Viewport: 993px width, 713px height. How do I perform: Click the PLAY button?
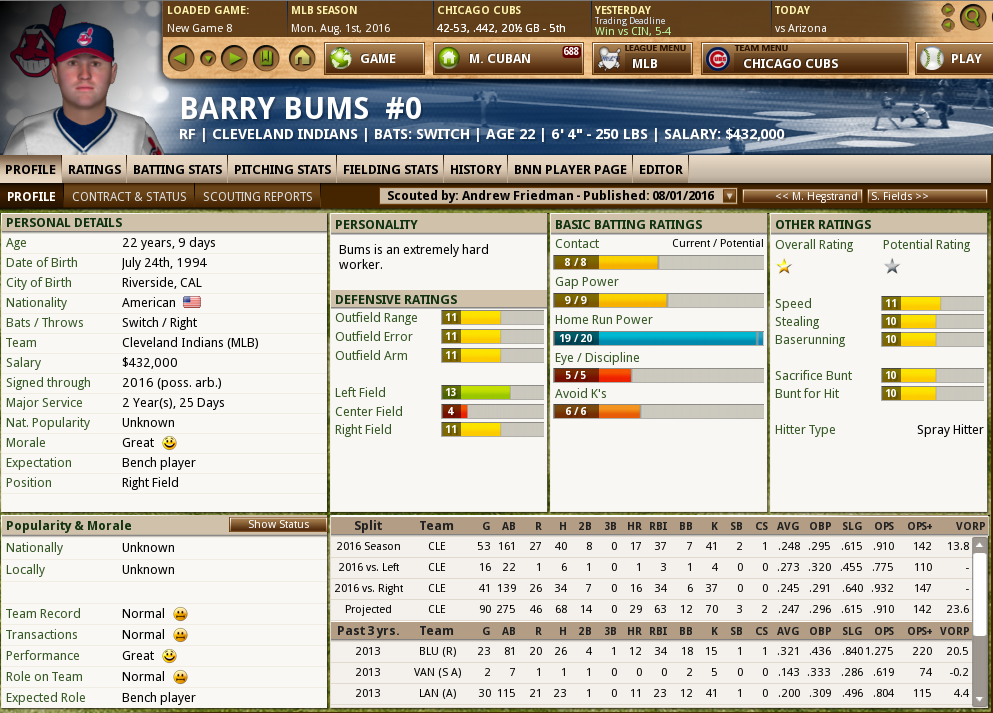tap(953, 59)
